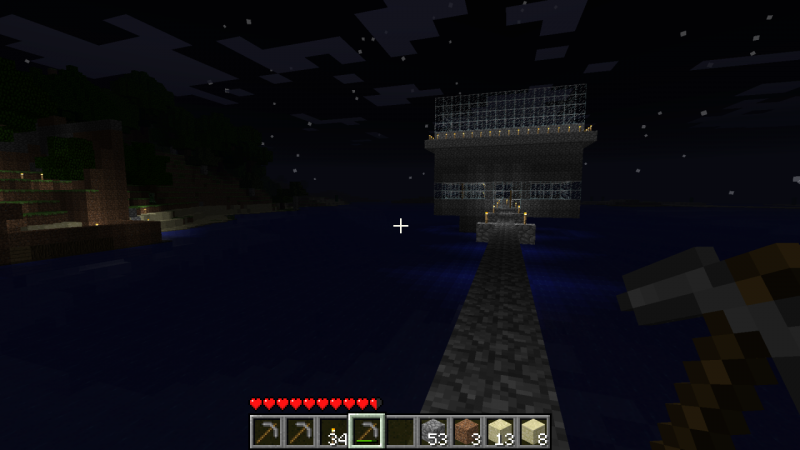Select the cobblestone stack of 53
This screenshot has height=450, width=800.
tap(433, 432)
